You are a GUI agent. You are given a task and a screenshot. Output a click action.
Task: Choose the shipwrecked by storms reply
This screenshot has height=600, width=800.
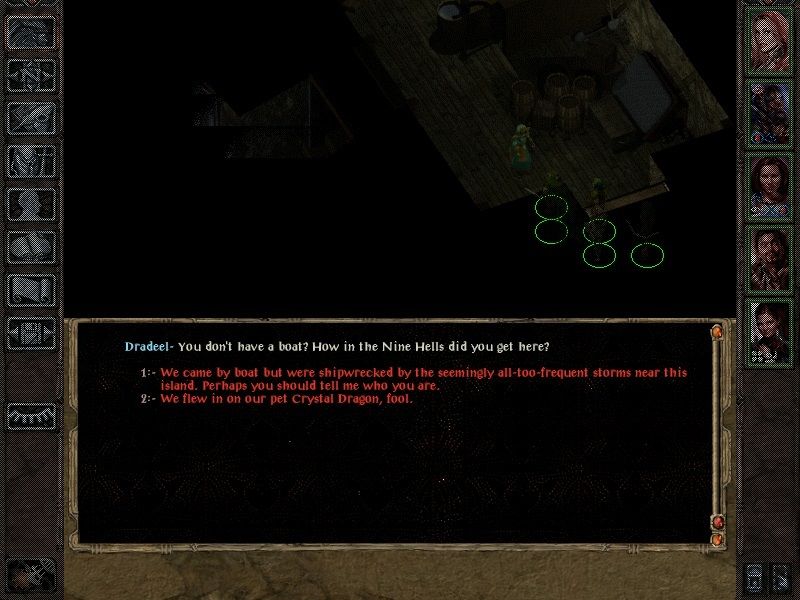[x=420, y=379]
